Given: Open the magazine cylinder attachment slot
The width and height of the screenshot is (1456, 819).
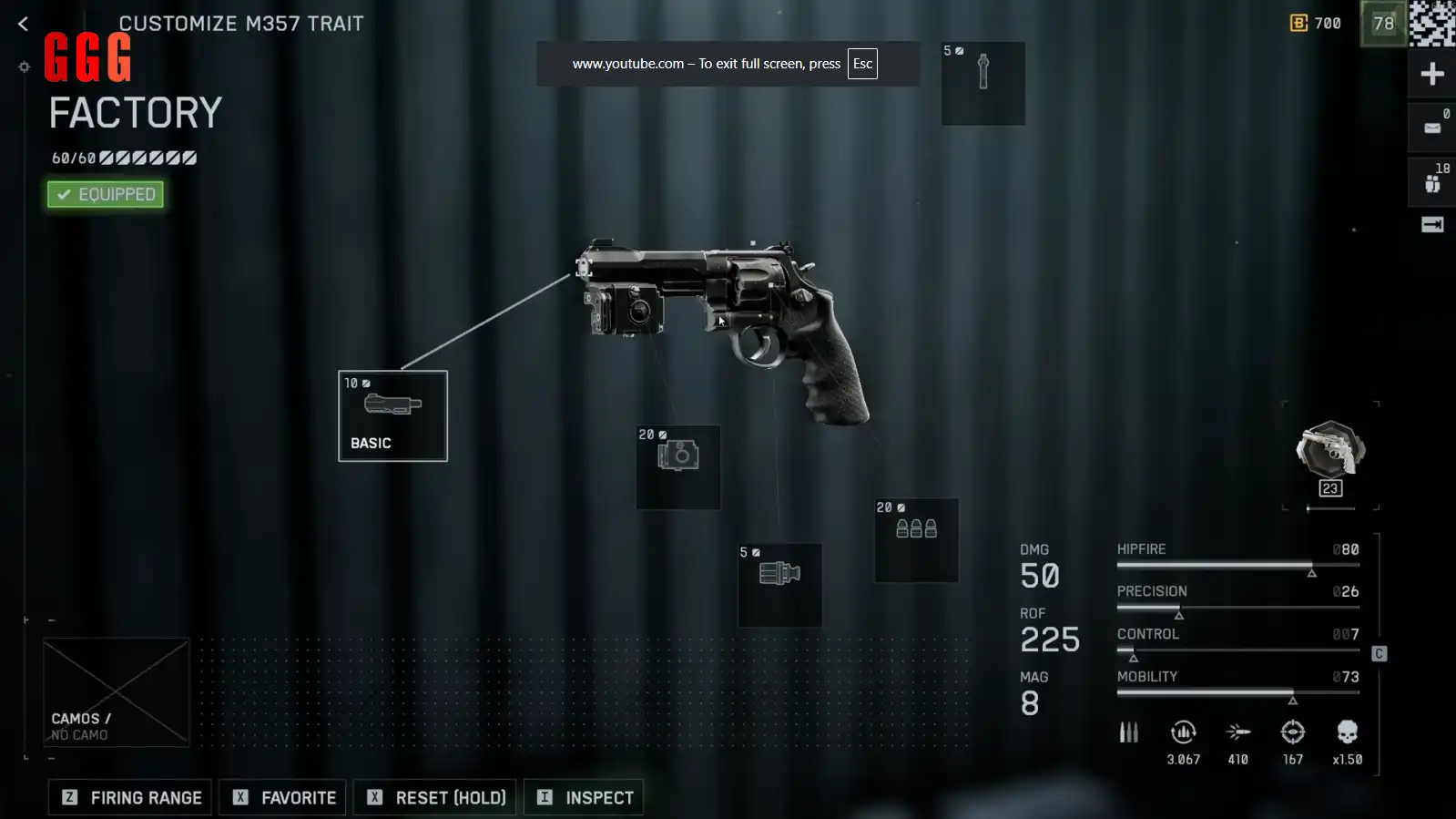Looking at the screenshot, I should click(x=779, y=584).
